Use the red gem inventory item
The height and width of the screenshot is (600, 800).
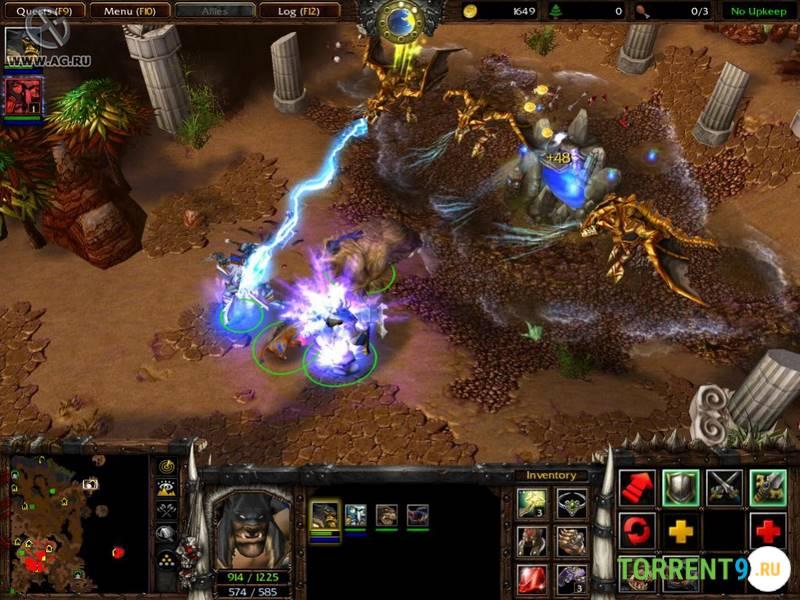532,578
